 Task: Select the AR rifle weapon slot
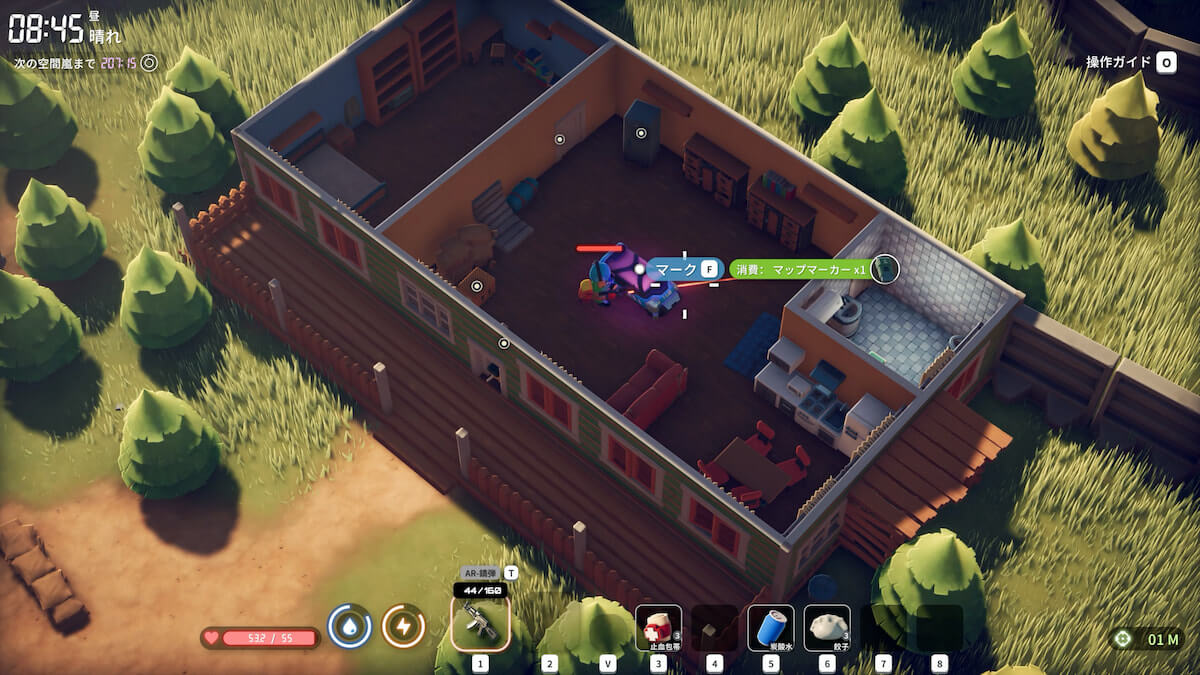[480, 625]
